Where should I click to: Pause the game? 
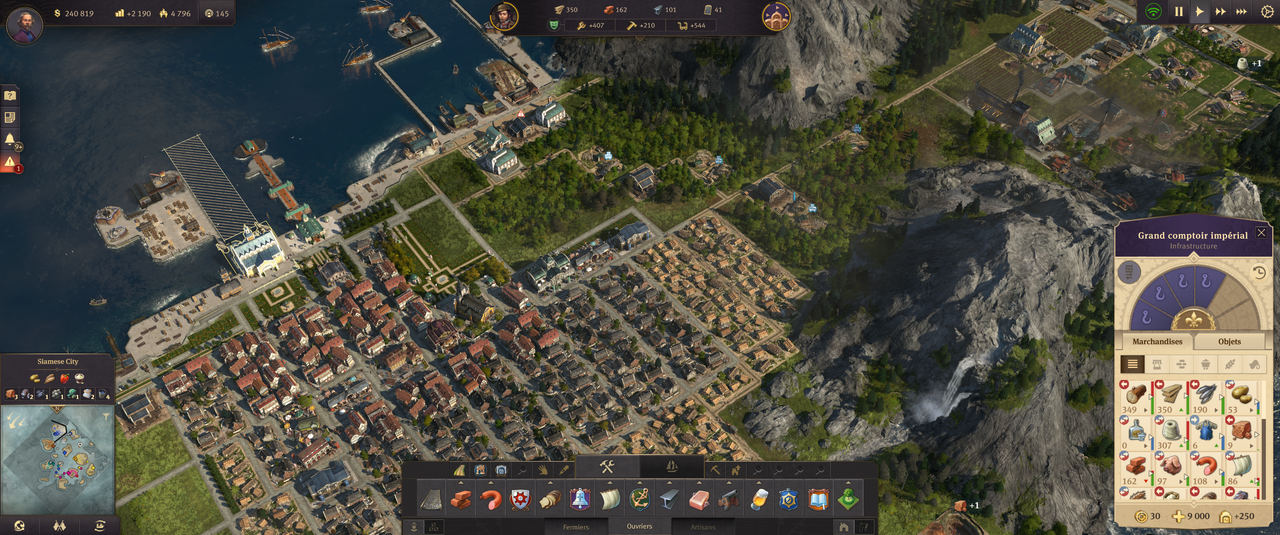tap(1178, 11)
